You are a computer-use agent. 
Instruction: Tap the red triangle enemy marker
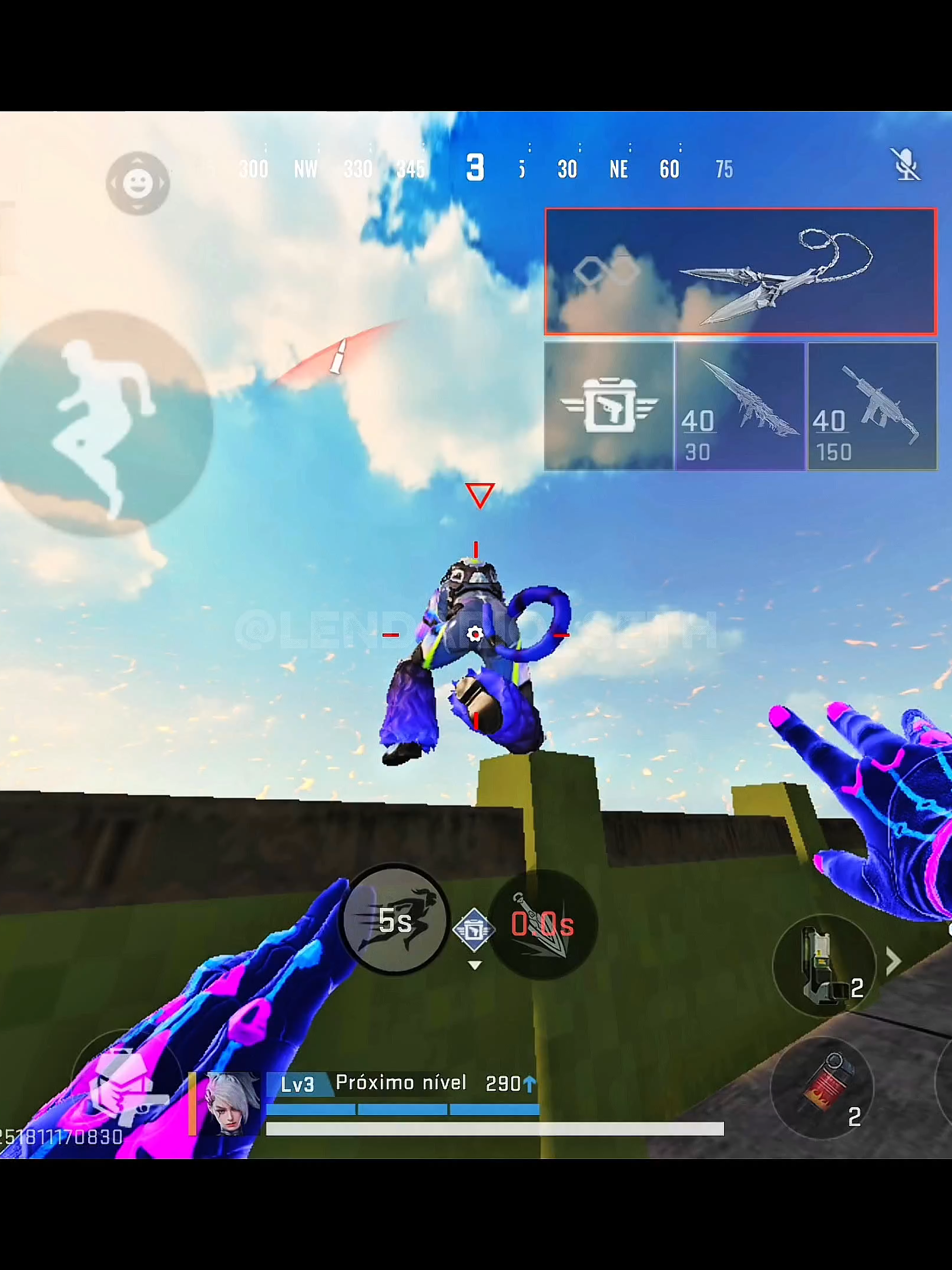479,496
